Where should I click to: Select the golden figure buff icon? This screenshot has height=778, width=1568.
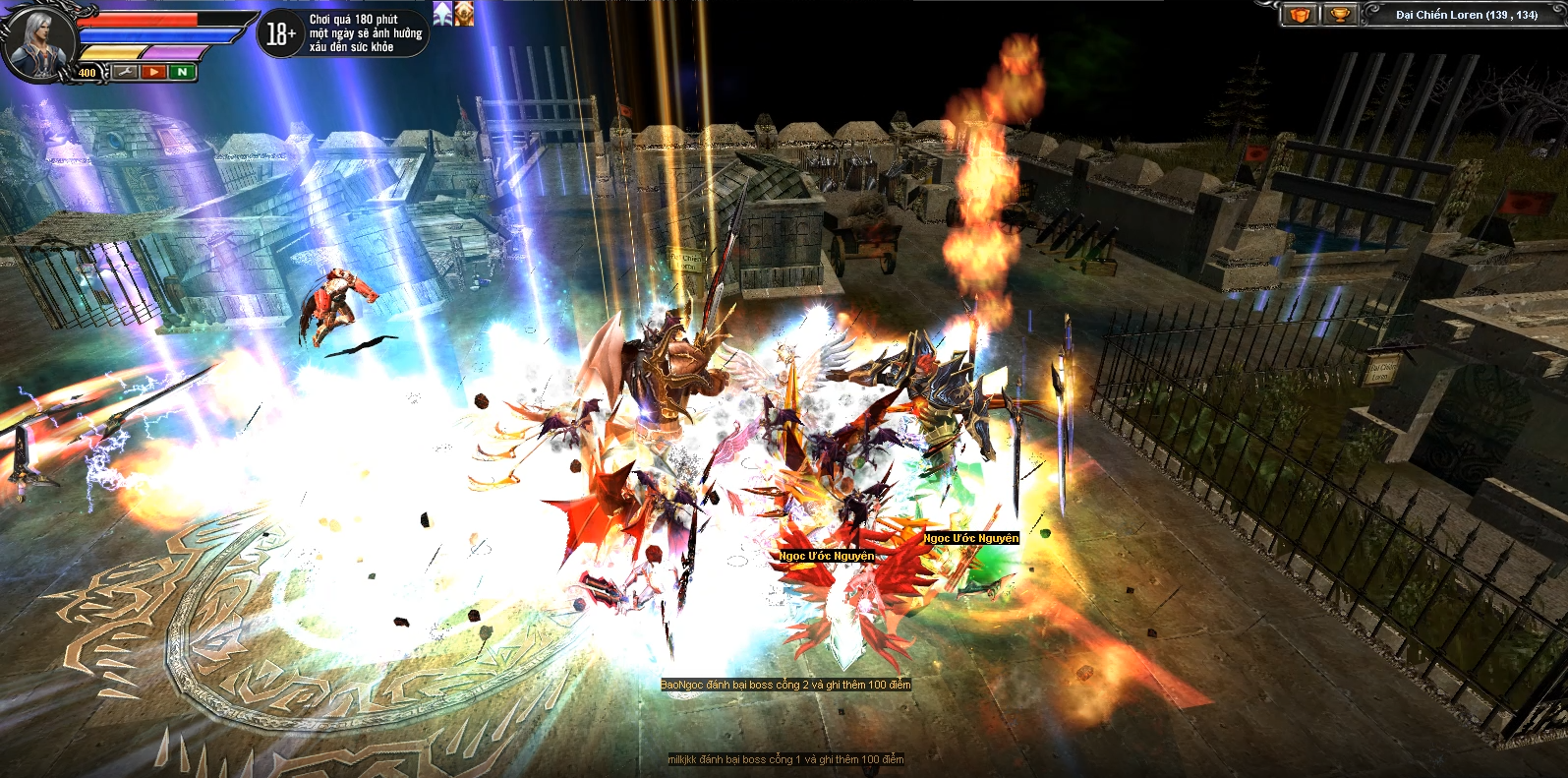(464, 14)
